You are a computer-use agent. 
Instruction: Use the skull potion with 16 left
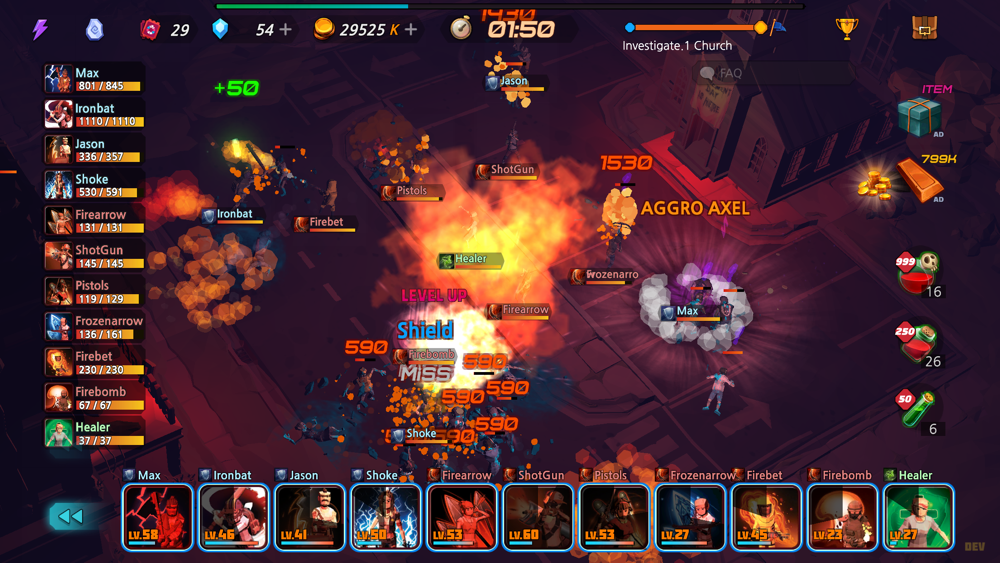pos(917,272)
